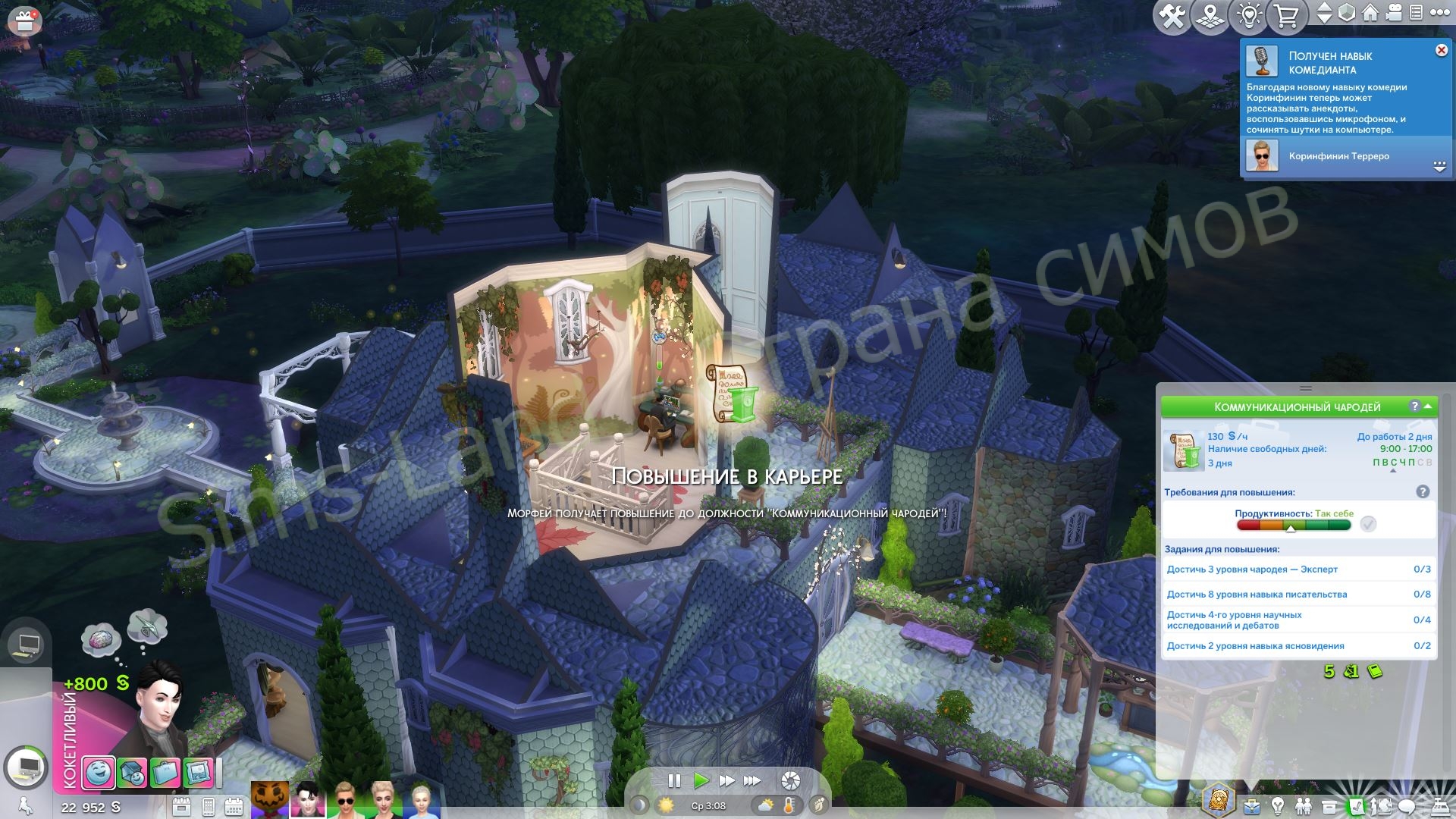Viewport: 1456px width, 819px height.
Task: Open the career panel briefcase icon
Action: (1253, 805)
